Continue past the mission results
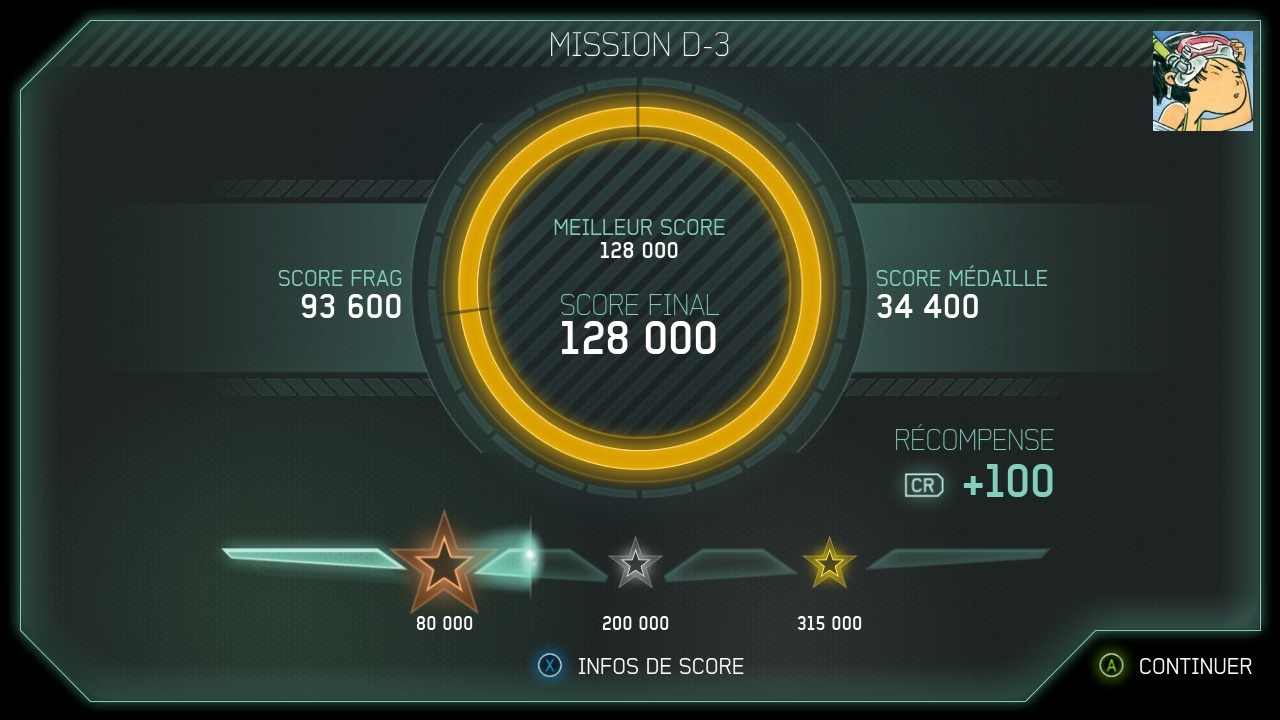1280x720 pixels. [x=1176, y=666]
